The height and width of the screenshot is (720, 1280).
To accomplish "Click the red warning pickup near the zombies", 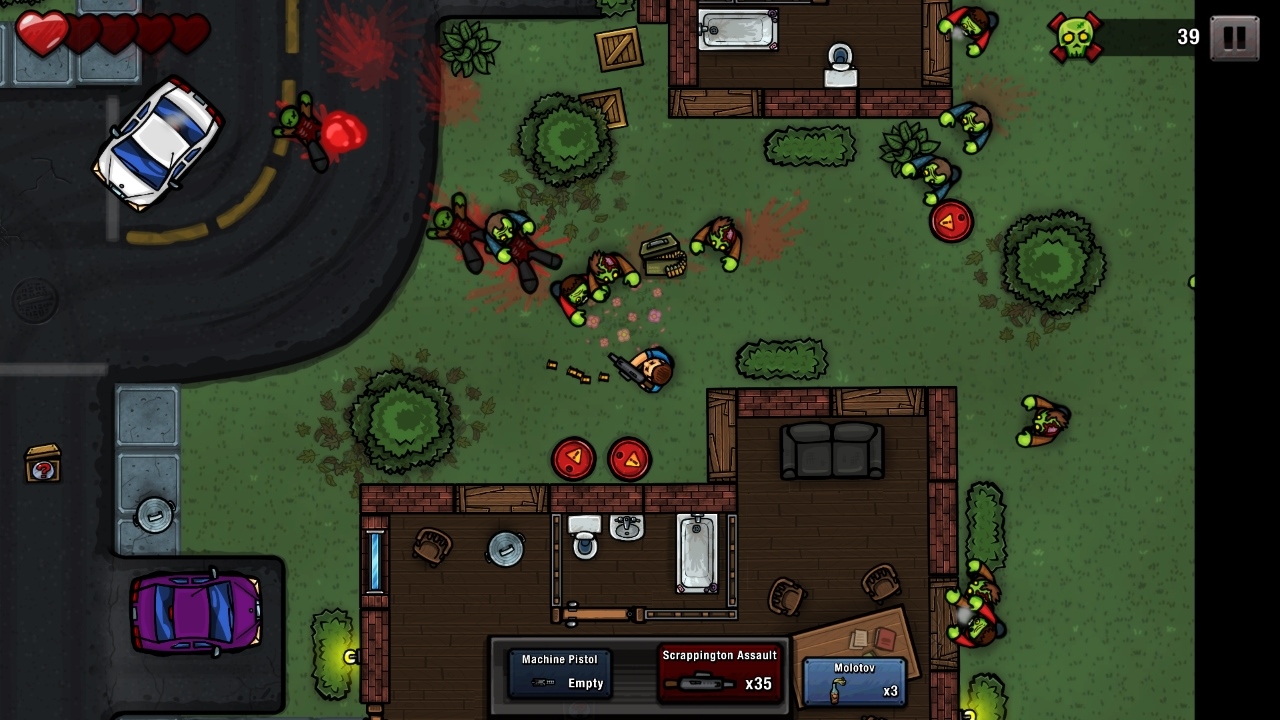I will (951, 221).
